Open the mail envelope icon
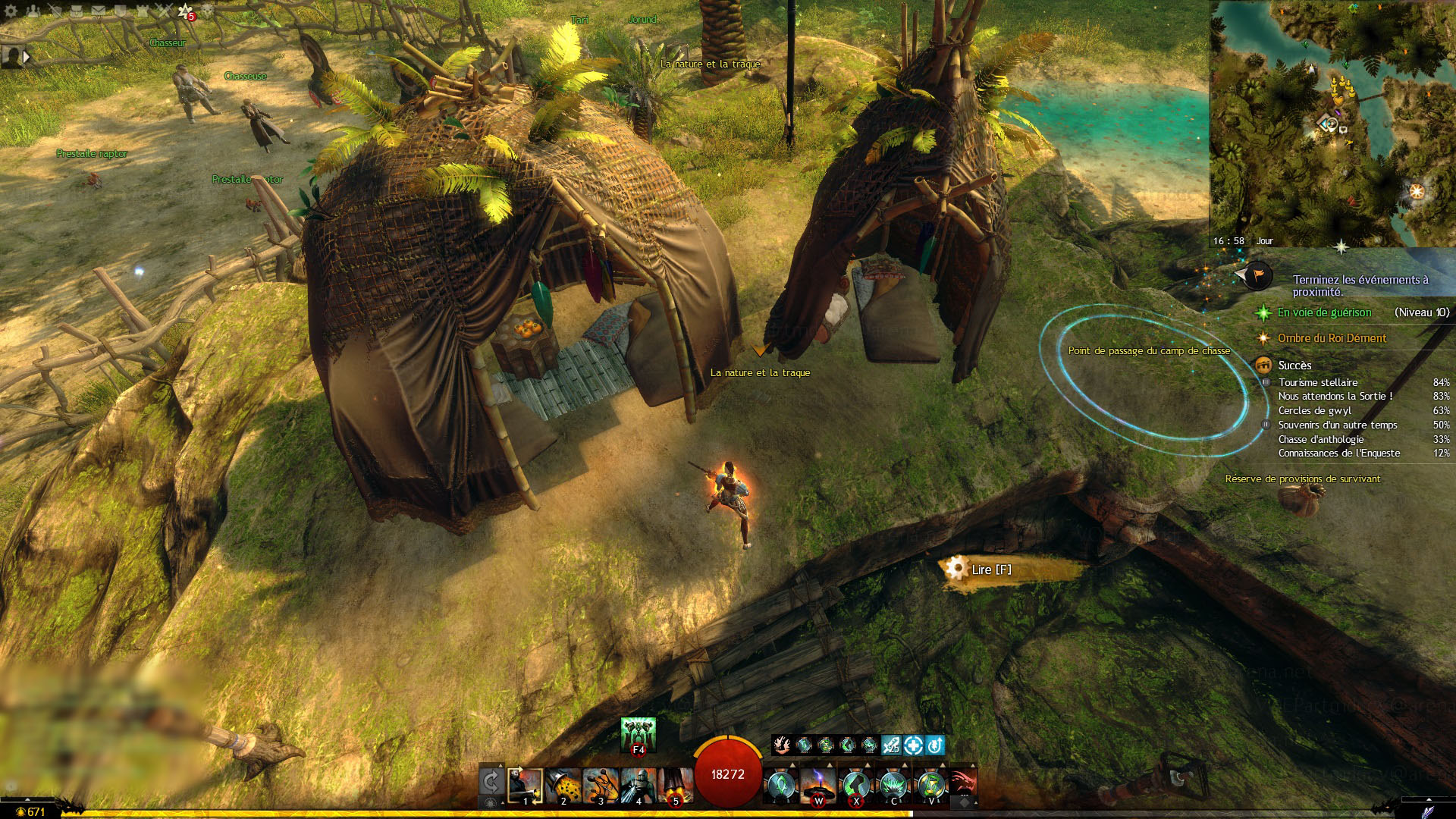This screenshot has width=1456, height=819. pos(99,11)
